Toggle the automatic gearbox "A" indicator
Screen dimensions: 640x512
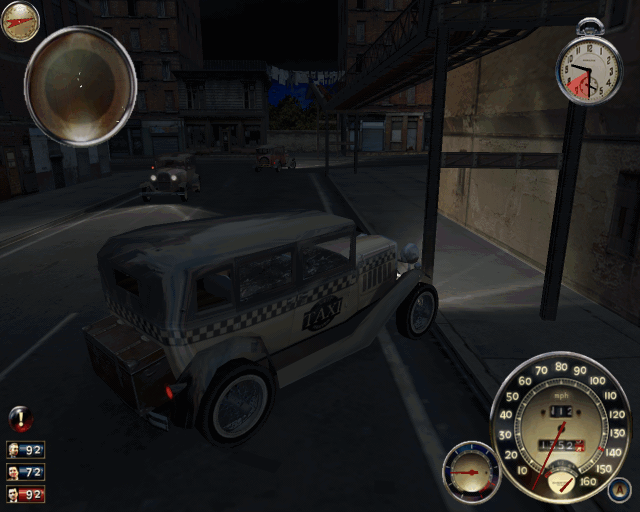(618, 489)
